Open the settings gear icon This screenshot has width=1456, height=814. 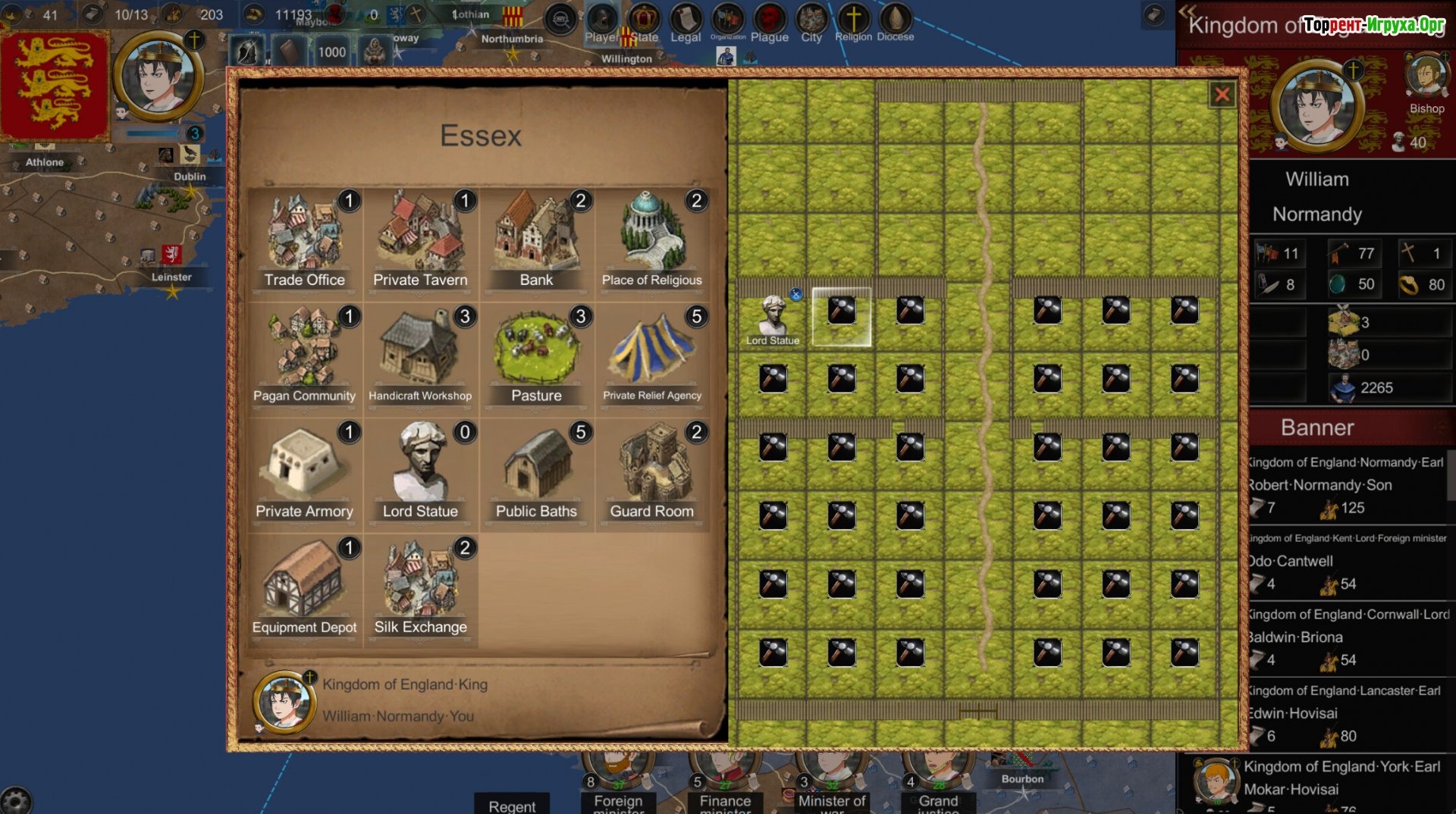pyautogui.click(x=15, y=800)
